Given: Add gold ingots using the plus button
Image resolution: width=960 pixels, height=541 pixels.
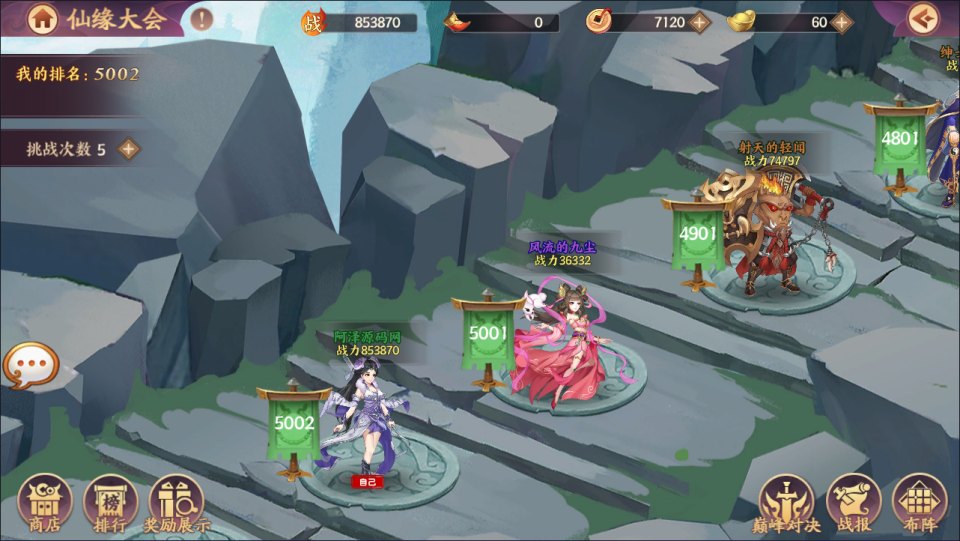Looking at the screenshot, I should 842,22.
